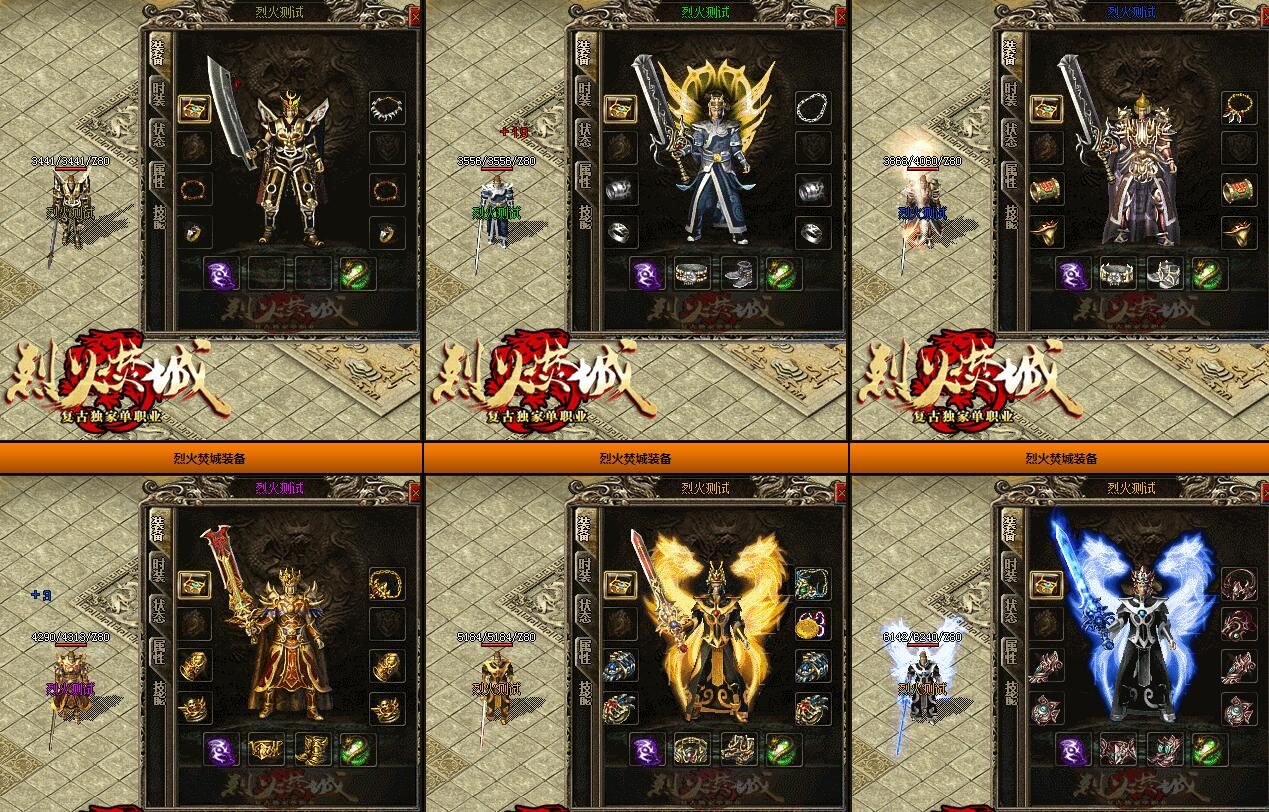1269x812 pixels.
Task: Switch to 时装 tab beside the blue-winged character
Action: [1011, 569]
